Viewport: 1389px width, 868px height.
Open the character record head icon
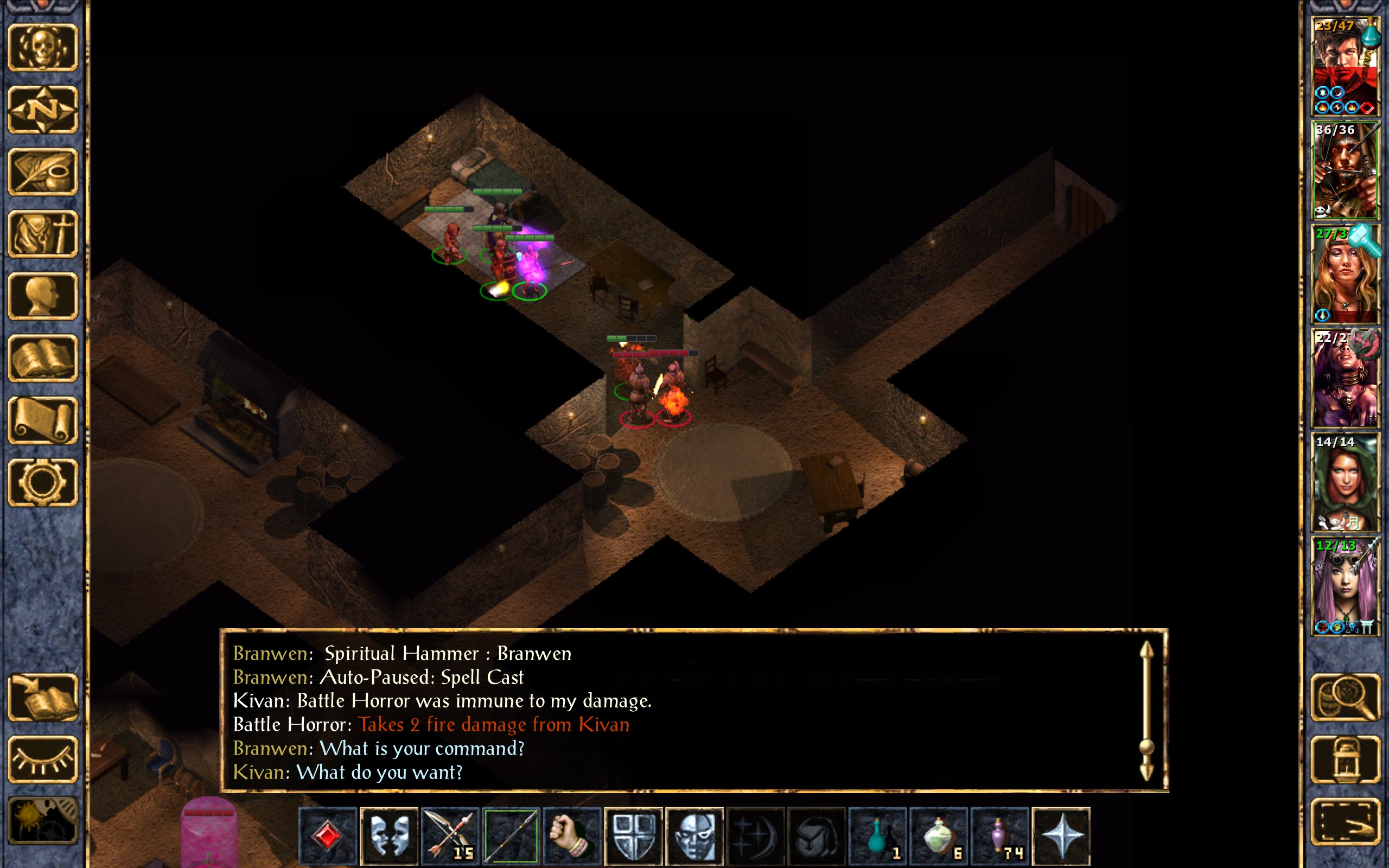pyautogui.click(x=43, y=296)
